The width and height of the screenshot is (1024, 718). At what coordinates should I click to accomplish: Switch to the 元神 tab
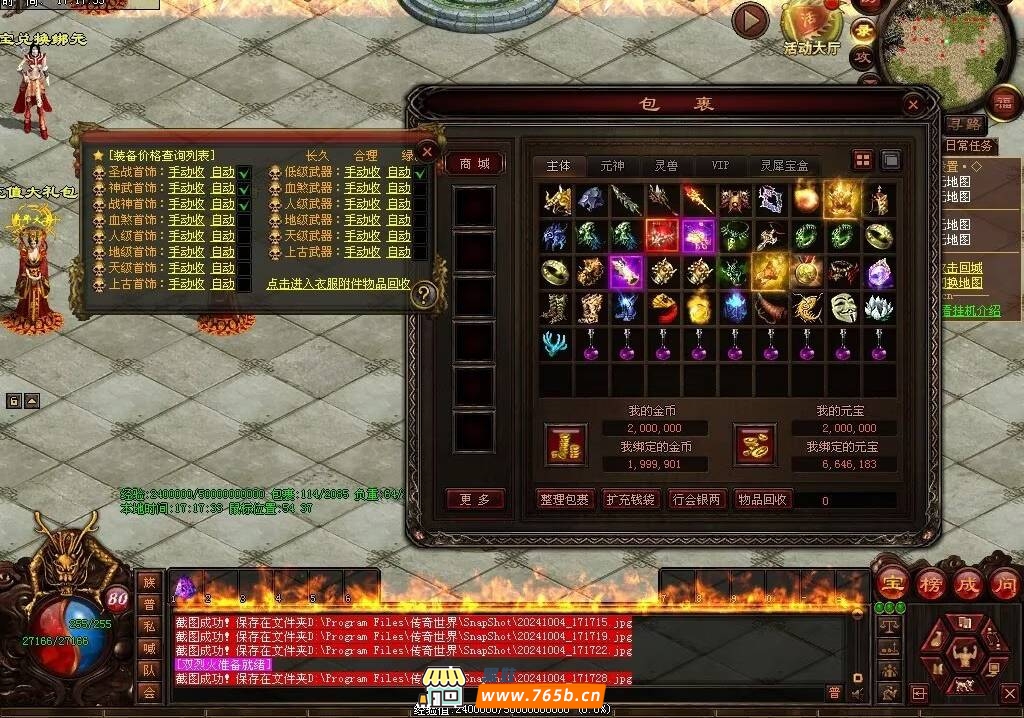pyautogui.click(x=611, y=165)
